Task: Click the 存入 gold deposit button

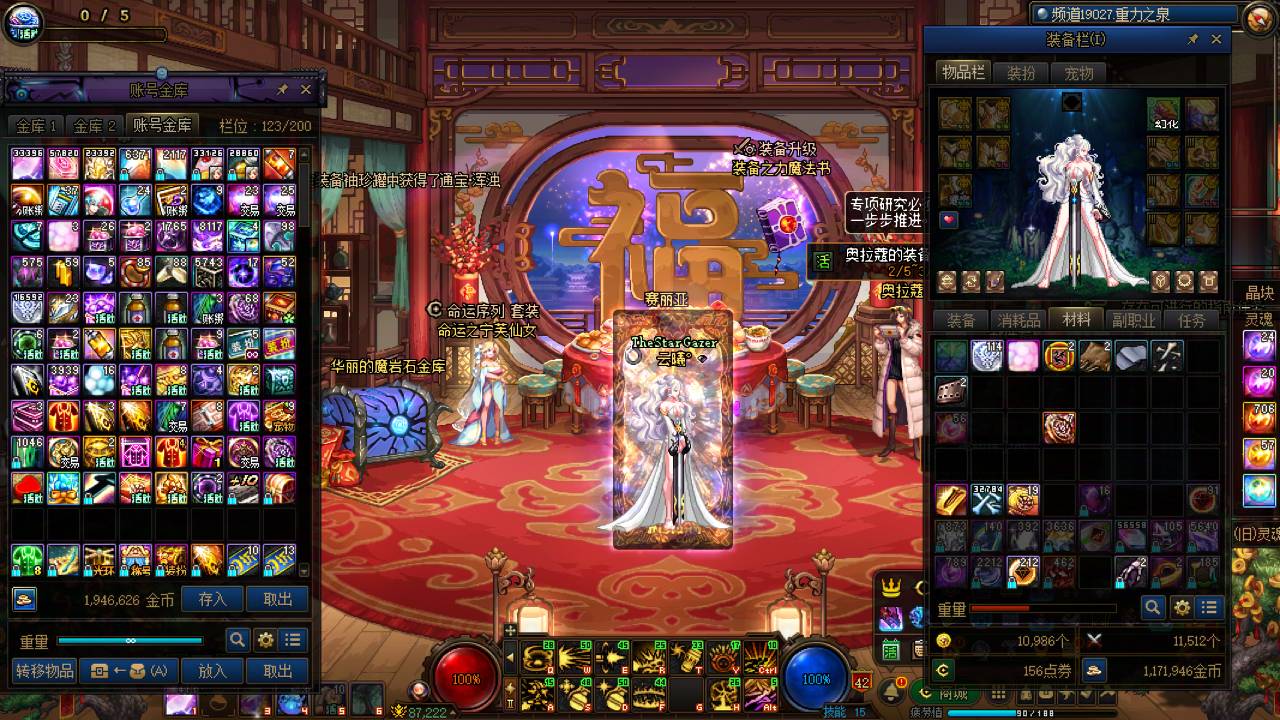Action: [x=213, y=599]
